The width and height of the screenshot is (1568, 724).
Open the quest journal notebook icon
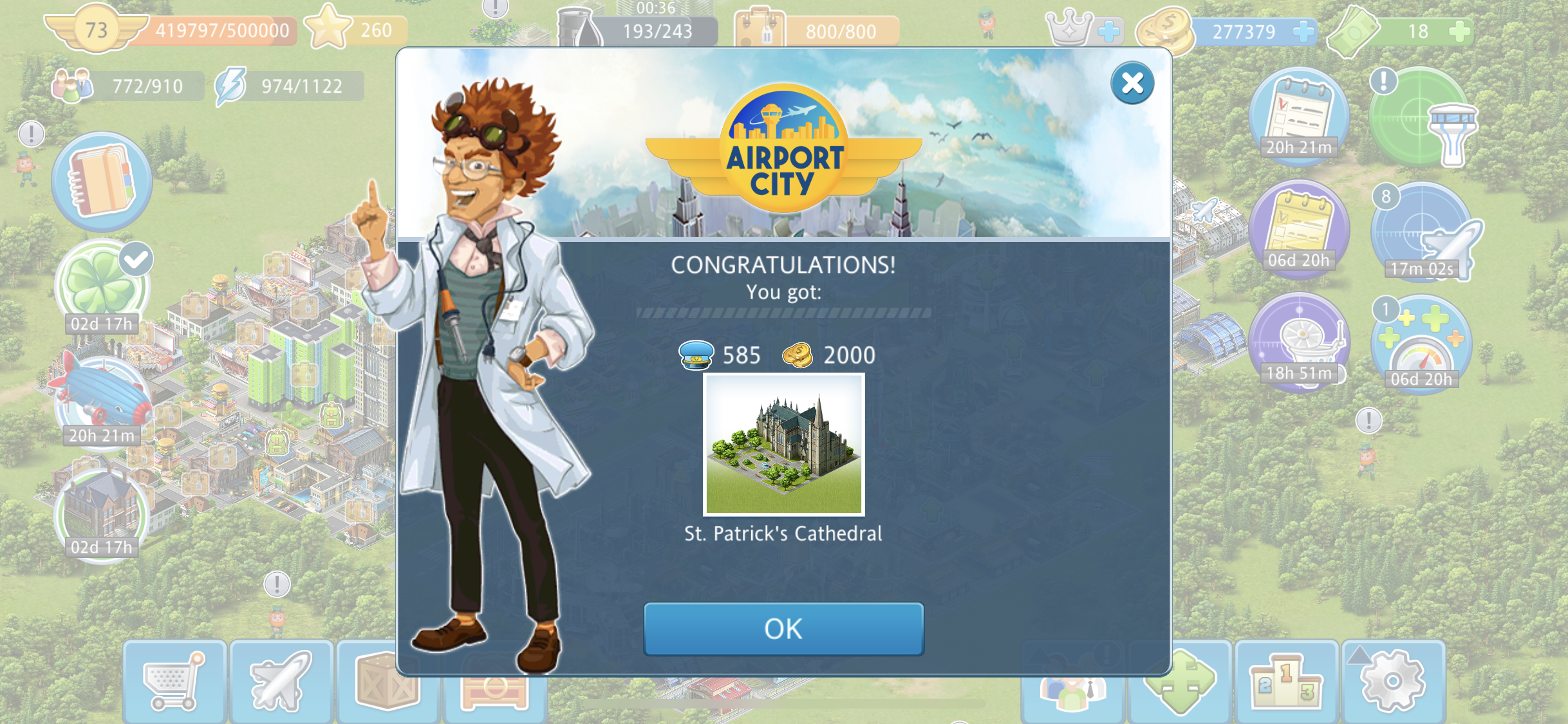pos(102,181)
